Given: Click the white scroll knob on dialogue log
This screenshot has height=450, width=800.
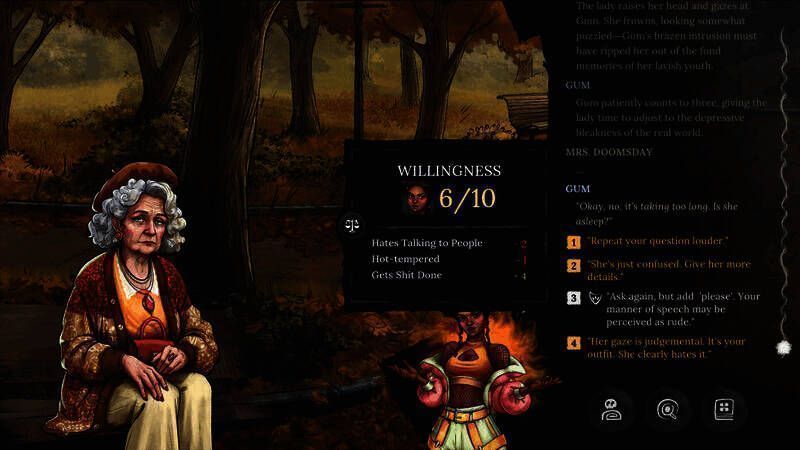Looking at the screenshot, I should point(782,347).
